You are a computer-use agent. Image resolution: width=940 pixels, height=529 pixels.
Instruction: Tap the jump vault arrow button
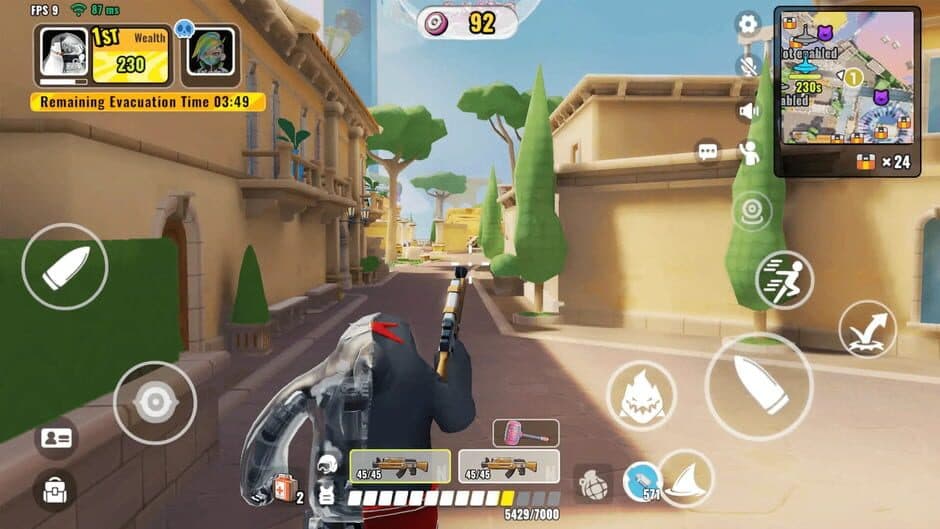tap(867, 330)
